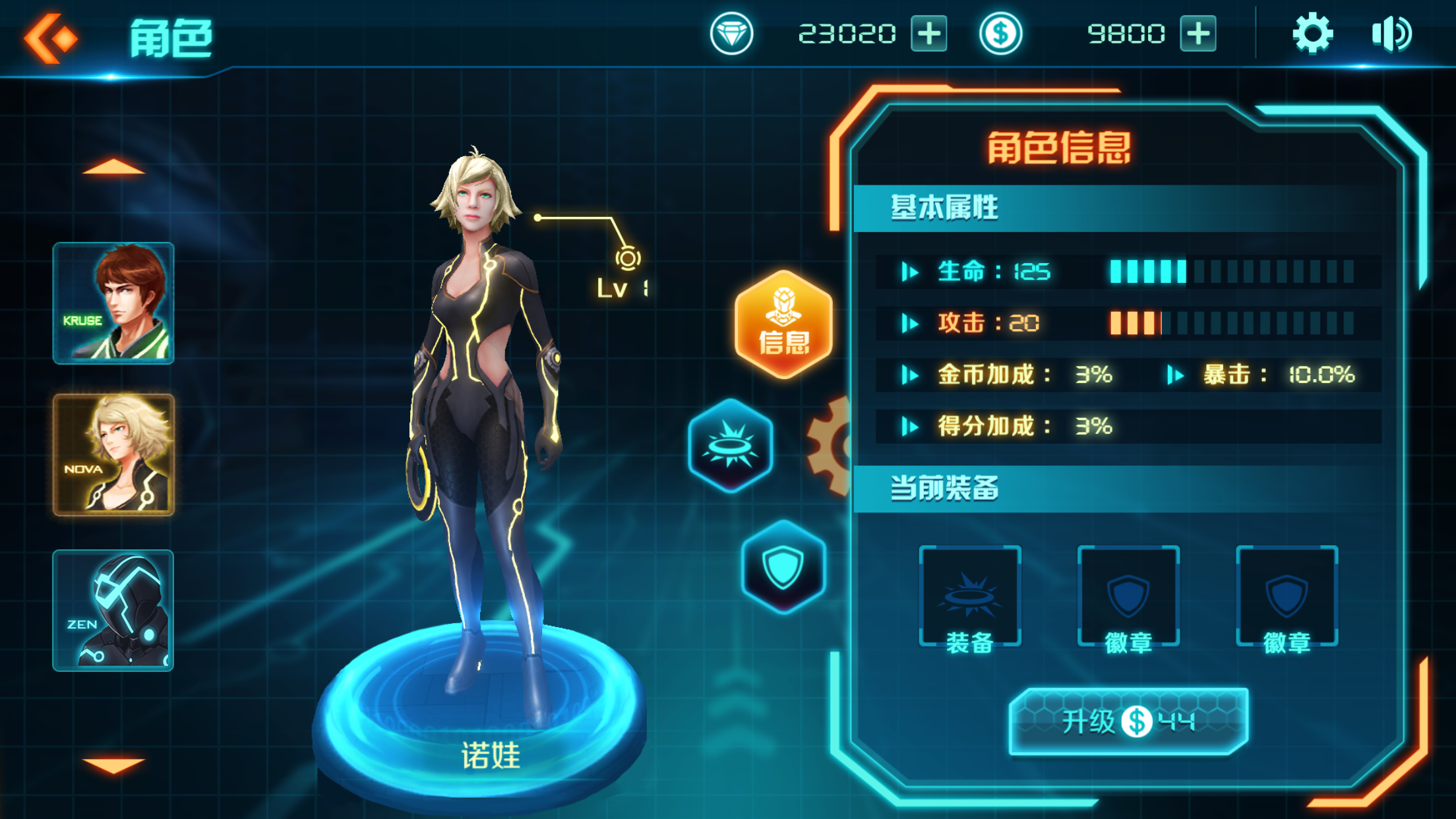Select the second 徽章 badge slot
The image size is (1456, 819).
point(1286,595)
